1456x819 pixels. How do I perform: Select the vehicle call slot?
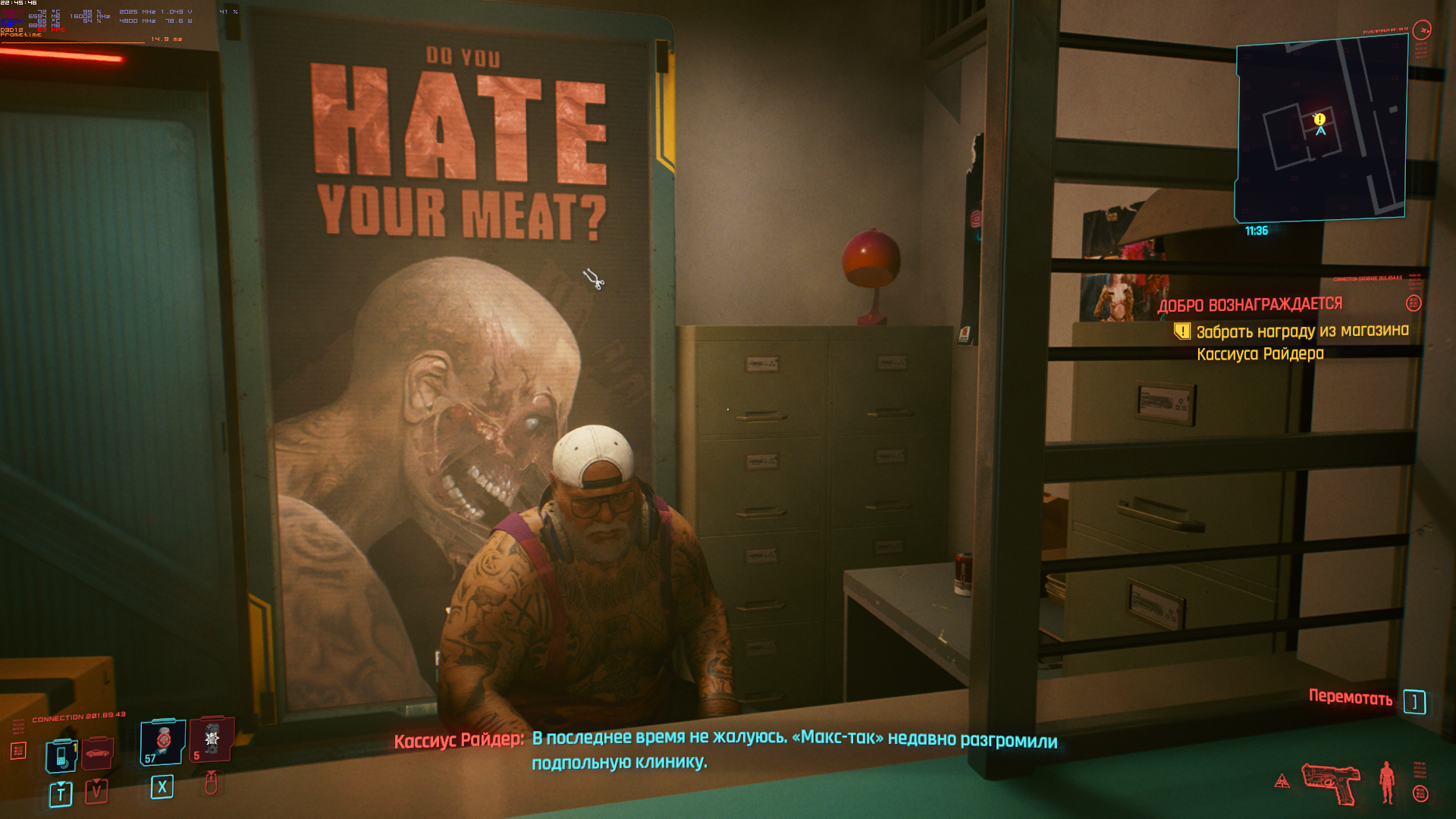98,753
